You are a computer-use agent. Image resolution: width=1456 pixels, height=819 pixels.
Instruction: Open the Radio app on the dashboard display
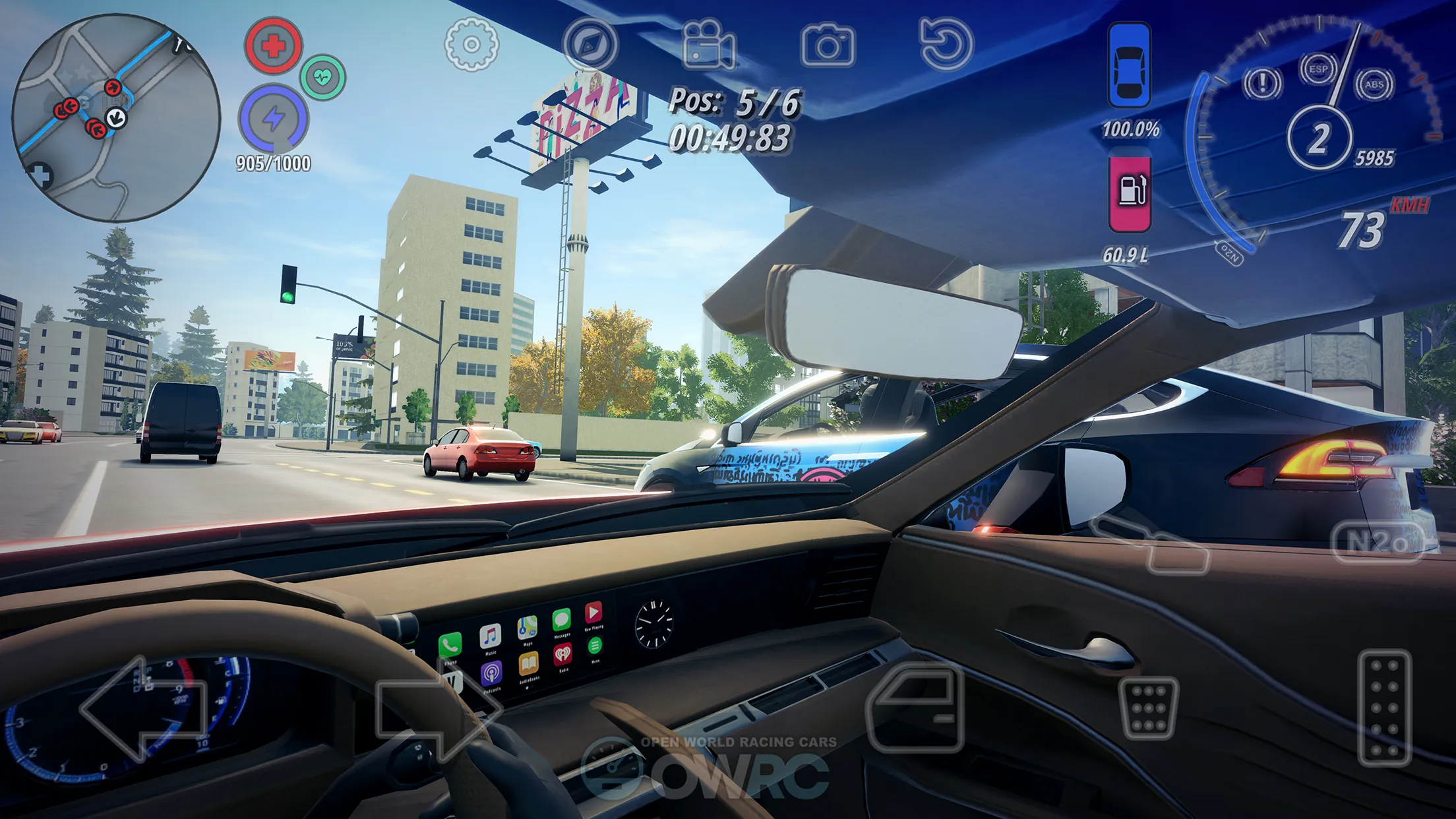(x=562, y=653)
